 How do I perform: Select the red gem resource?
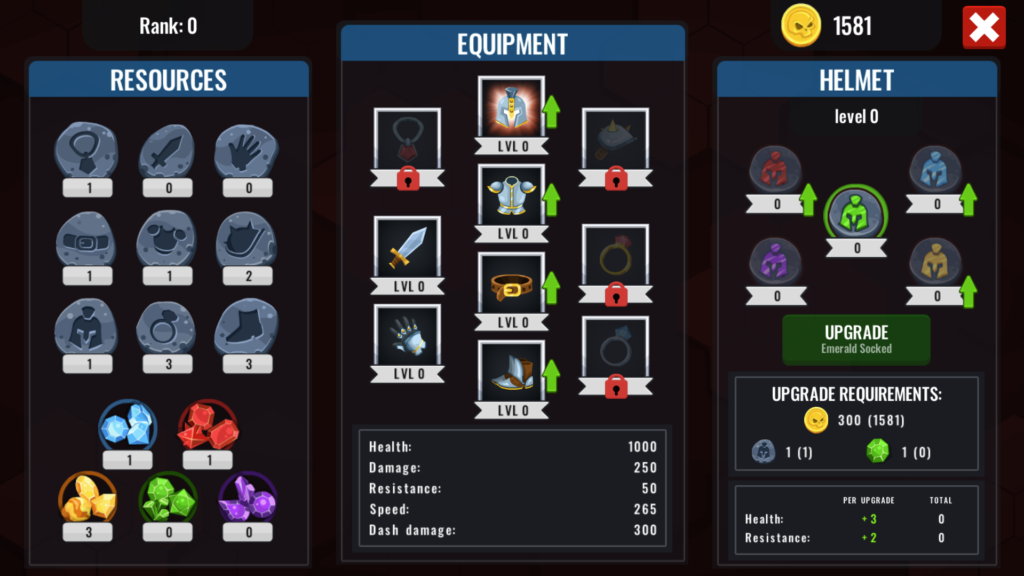click(x=207, y=426)
